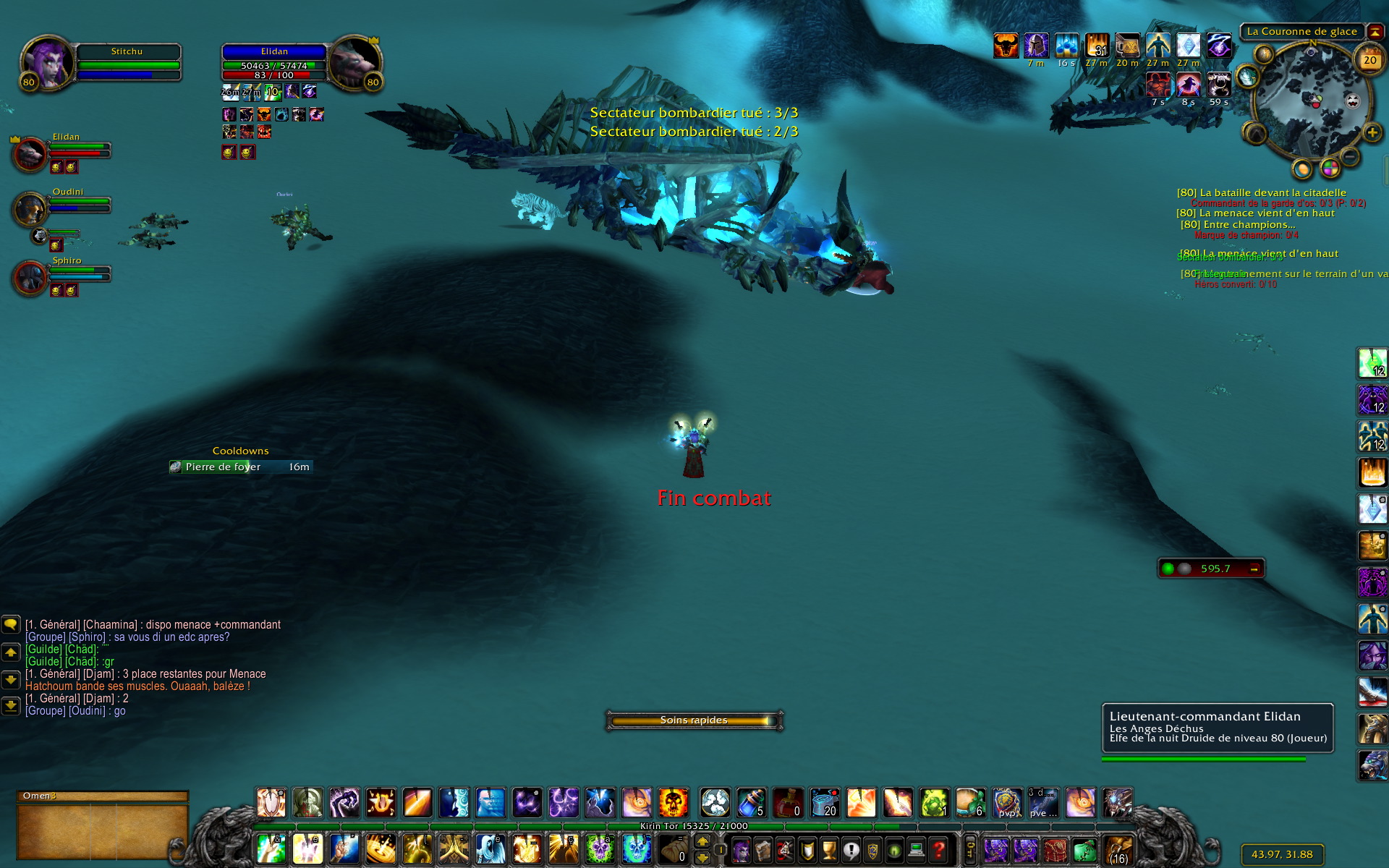Select La bataille devant la citadelle quest tracker entry

(x=1261, y=192)
